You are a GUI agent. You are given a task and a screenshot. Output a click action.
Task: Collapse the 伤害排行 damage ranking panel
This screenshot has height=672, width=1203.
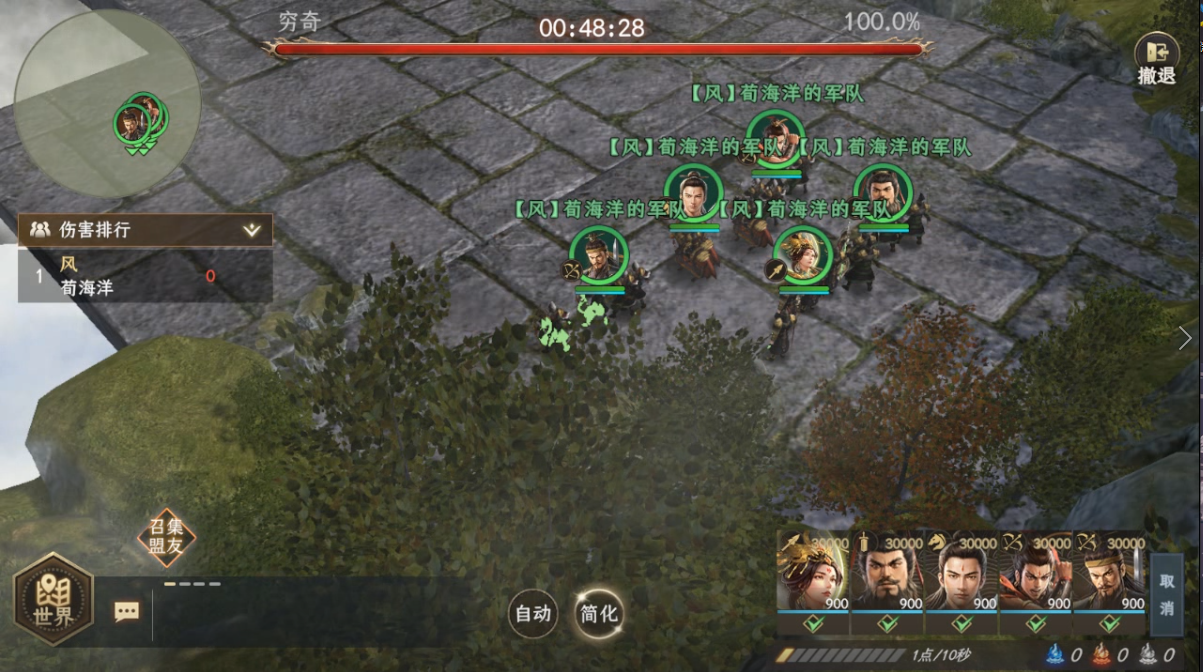click(252, 230)
